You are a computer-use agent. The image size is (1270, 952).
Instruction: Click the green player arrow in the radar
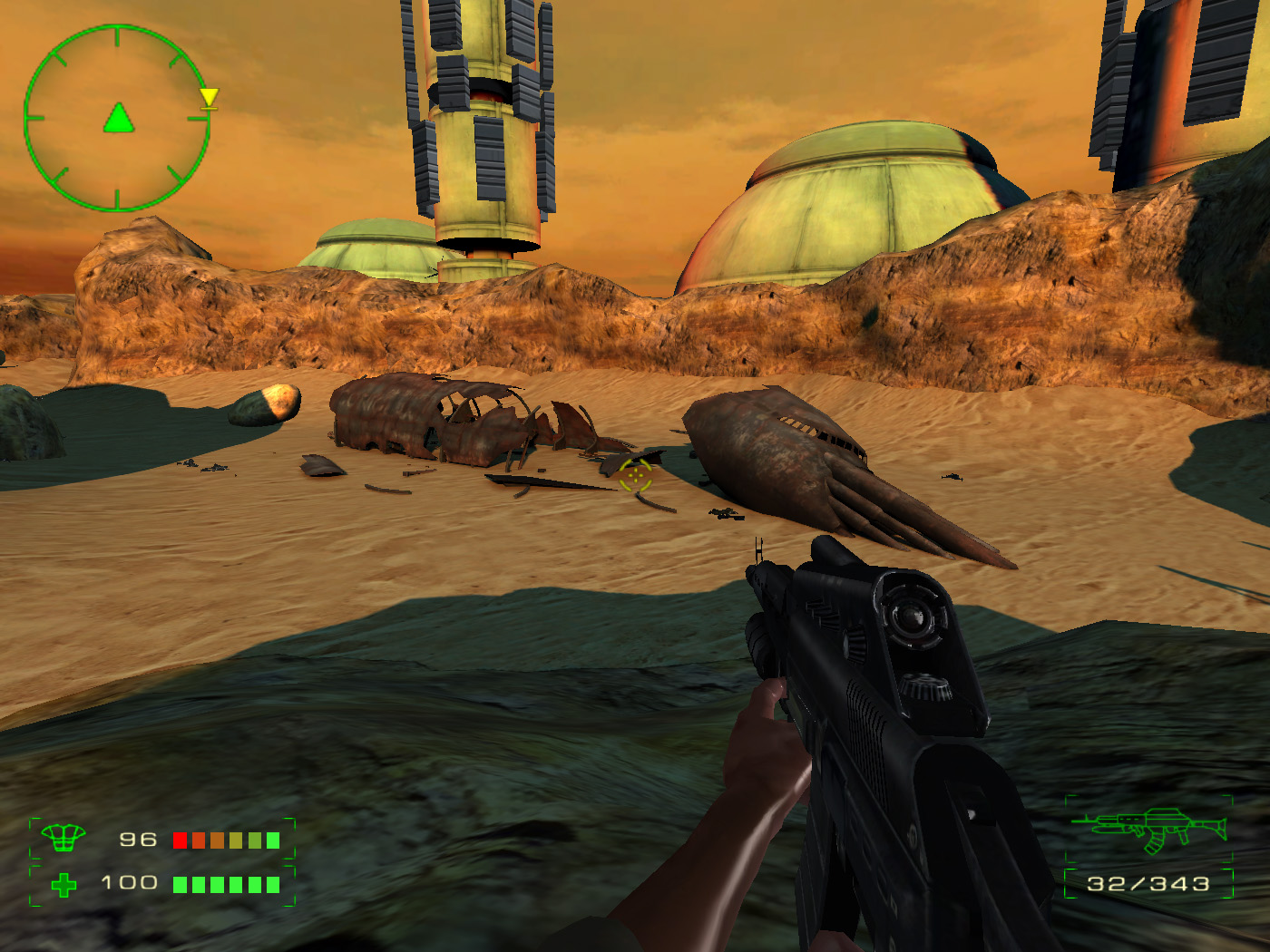click(118, 119)
